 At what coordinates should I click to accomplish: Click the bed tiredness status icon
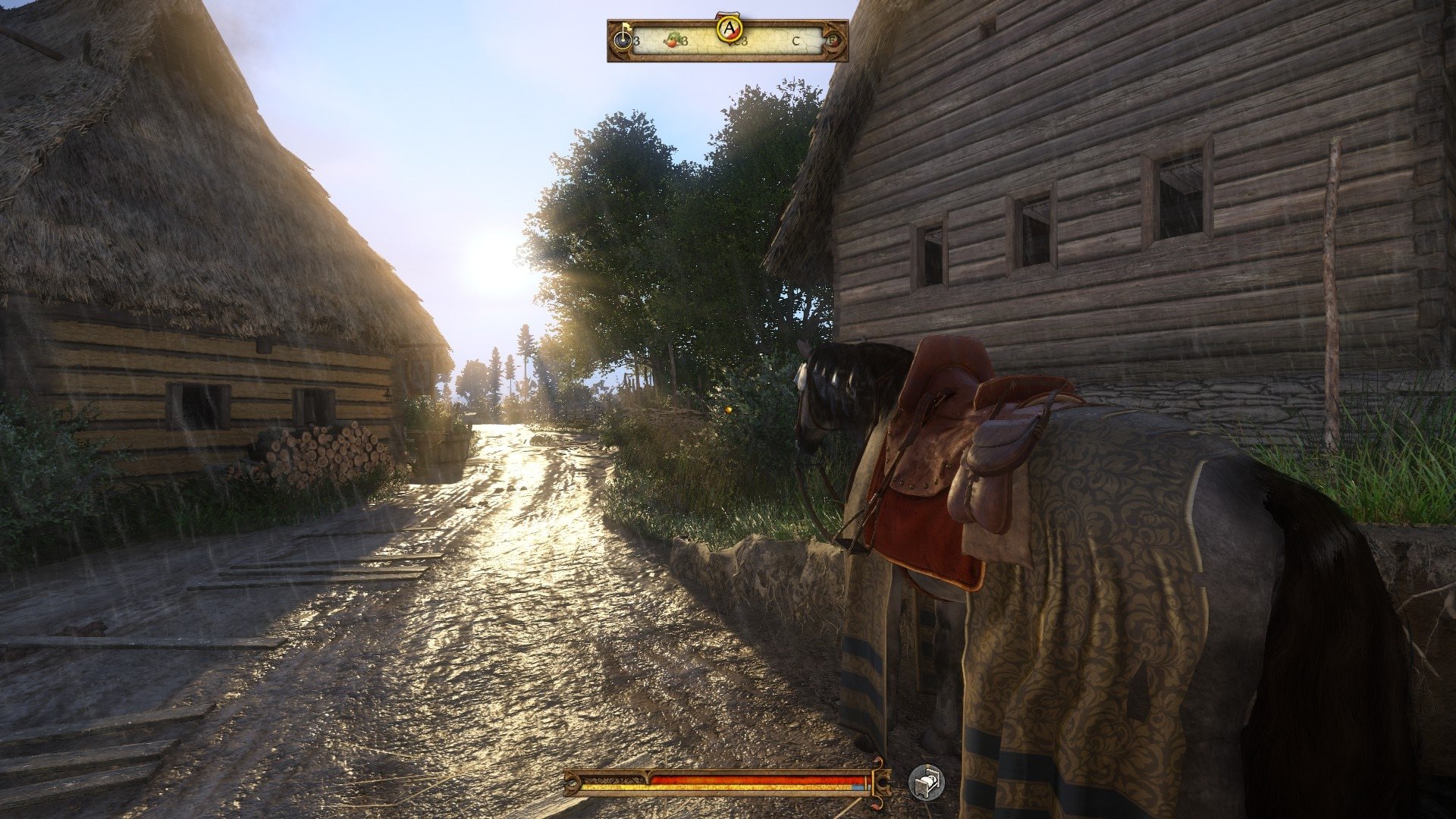pyautogui.click(x=927, y=782)
